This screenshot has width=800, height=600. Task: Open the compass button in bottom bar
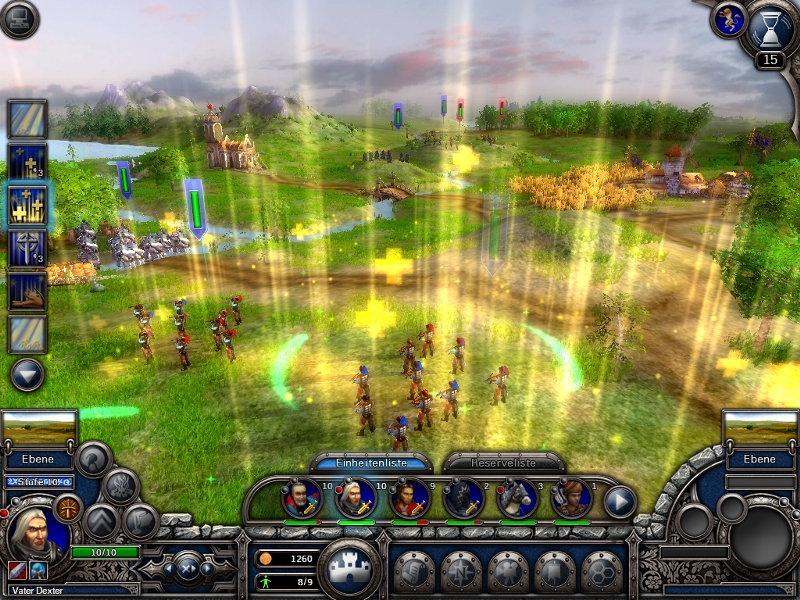[460, 571]
